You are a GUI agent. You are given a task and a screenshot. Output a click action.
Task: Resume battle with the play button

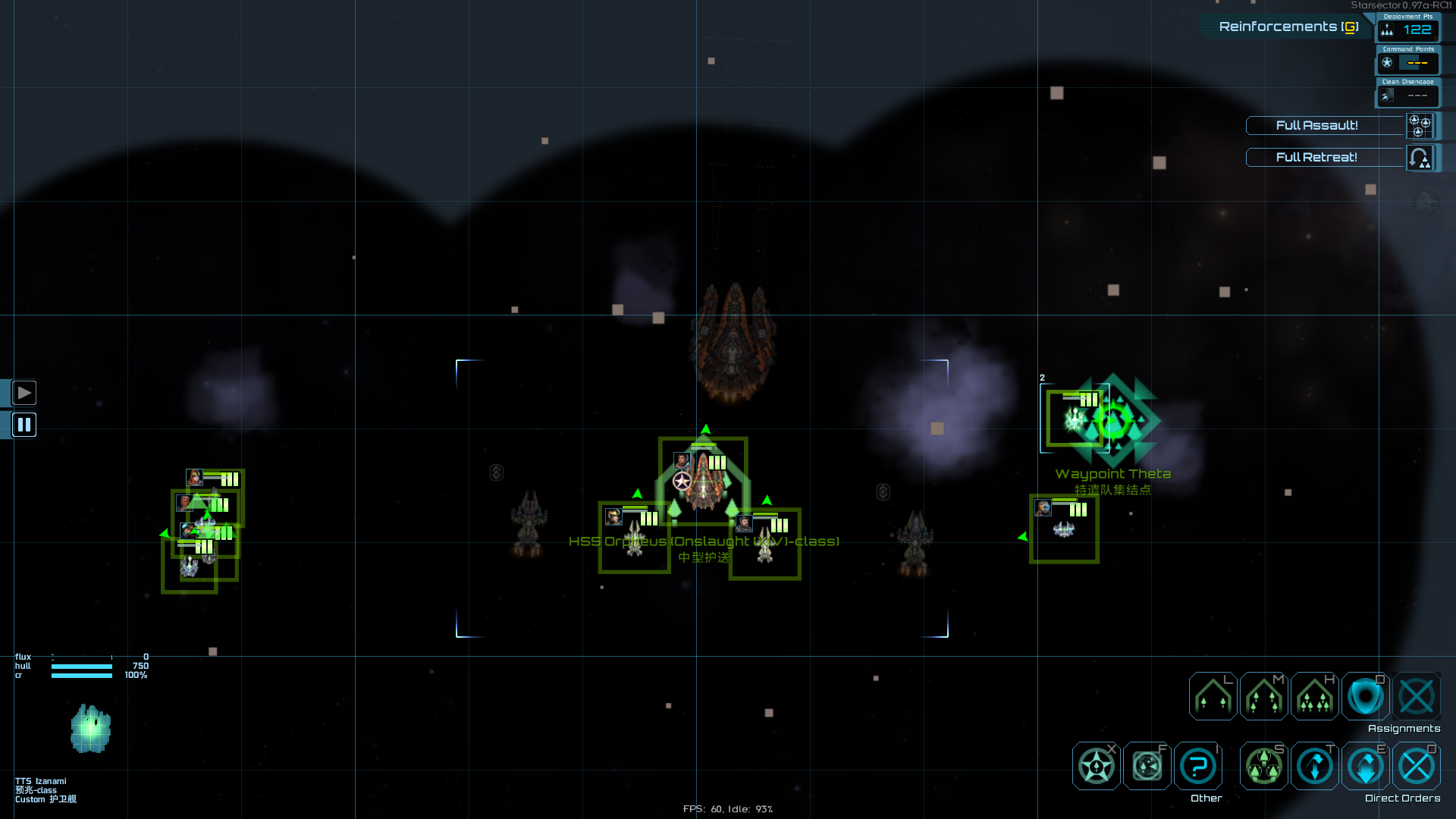(x=24, y=393)
